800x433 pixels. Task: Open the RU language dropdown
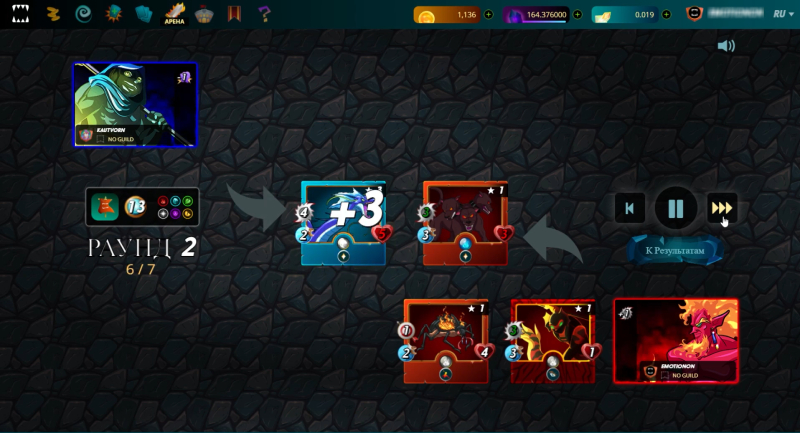tap(783, 15)
